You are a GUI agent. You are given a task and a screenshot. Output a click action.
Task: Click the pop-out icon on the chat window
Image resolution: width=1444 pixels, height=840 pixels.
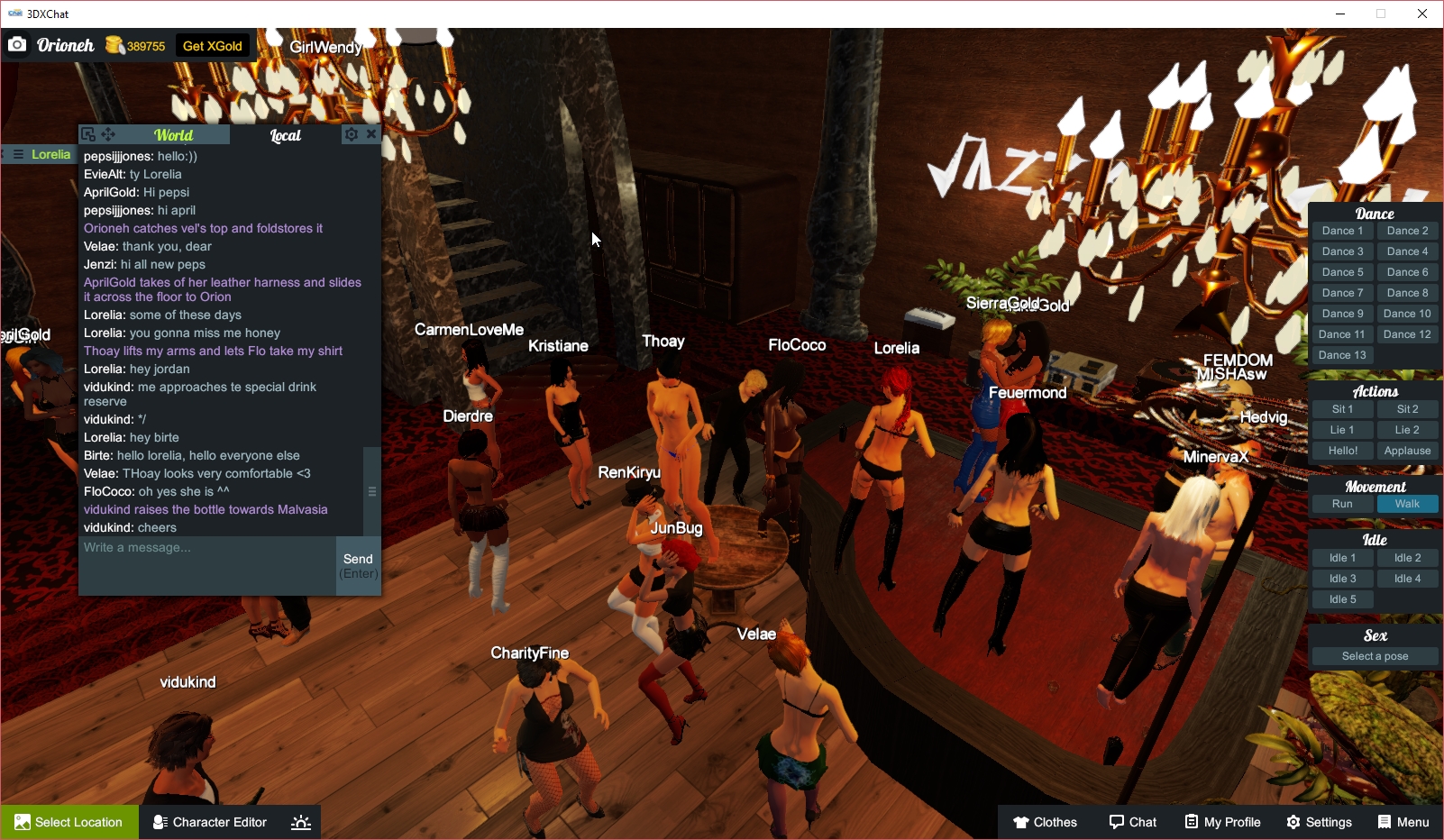click(88, 133)
